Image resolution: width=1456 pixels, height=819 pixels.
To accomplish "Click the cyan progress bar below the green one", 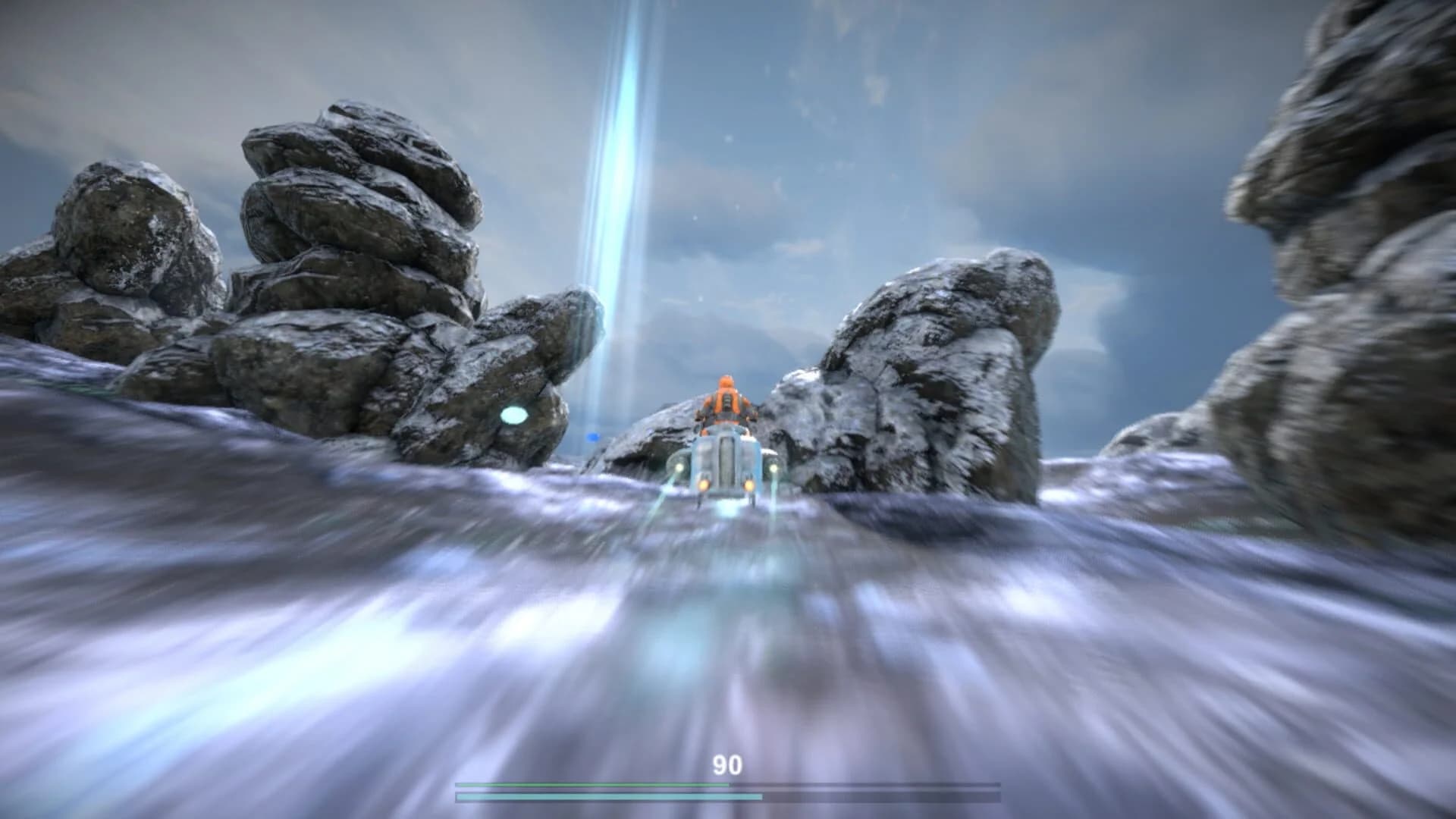I will pos(607,796).
